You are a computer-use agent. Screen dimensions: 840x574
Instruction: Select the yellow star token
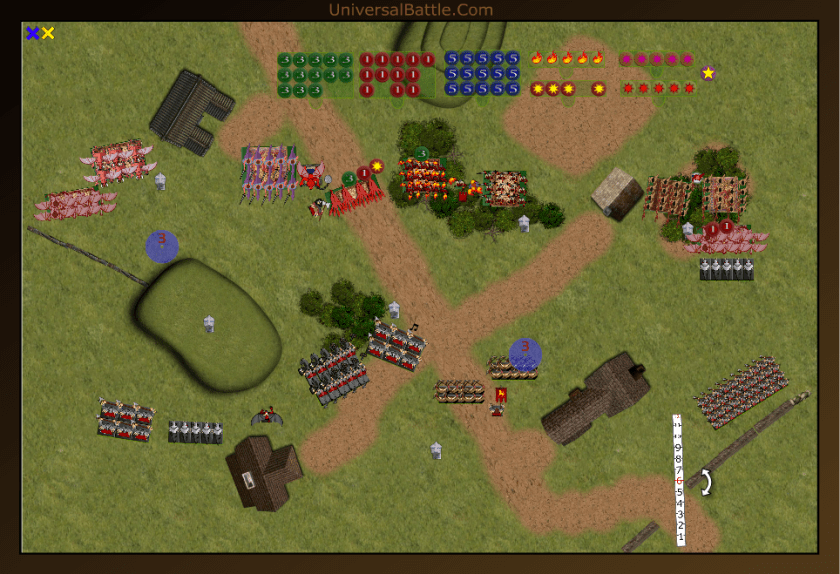tap(708, 73)
